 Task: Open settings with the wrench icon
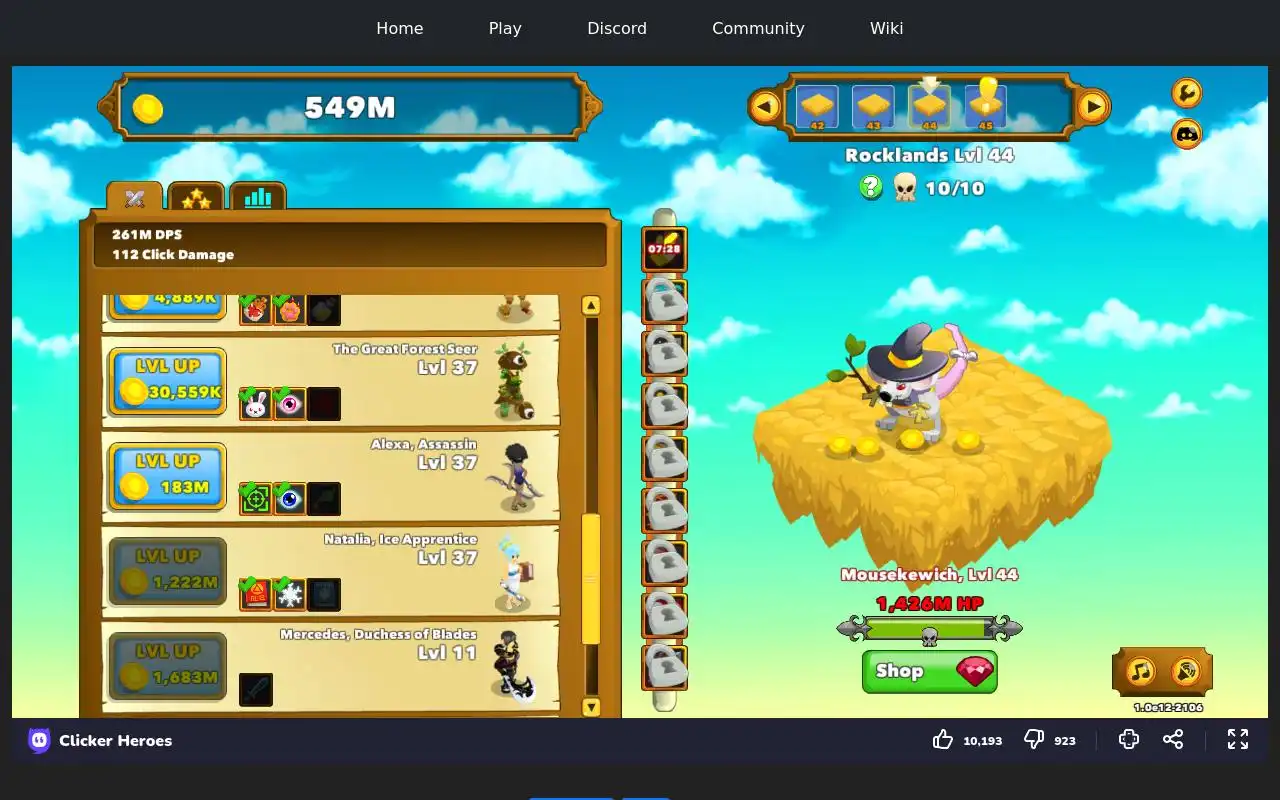pyautogui.click(x=1187, y=93)
